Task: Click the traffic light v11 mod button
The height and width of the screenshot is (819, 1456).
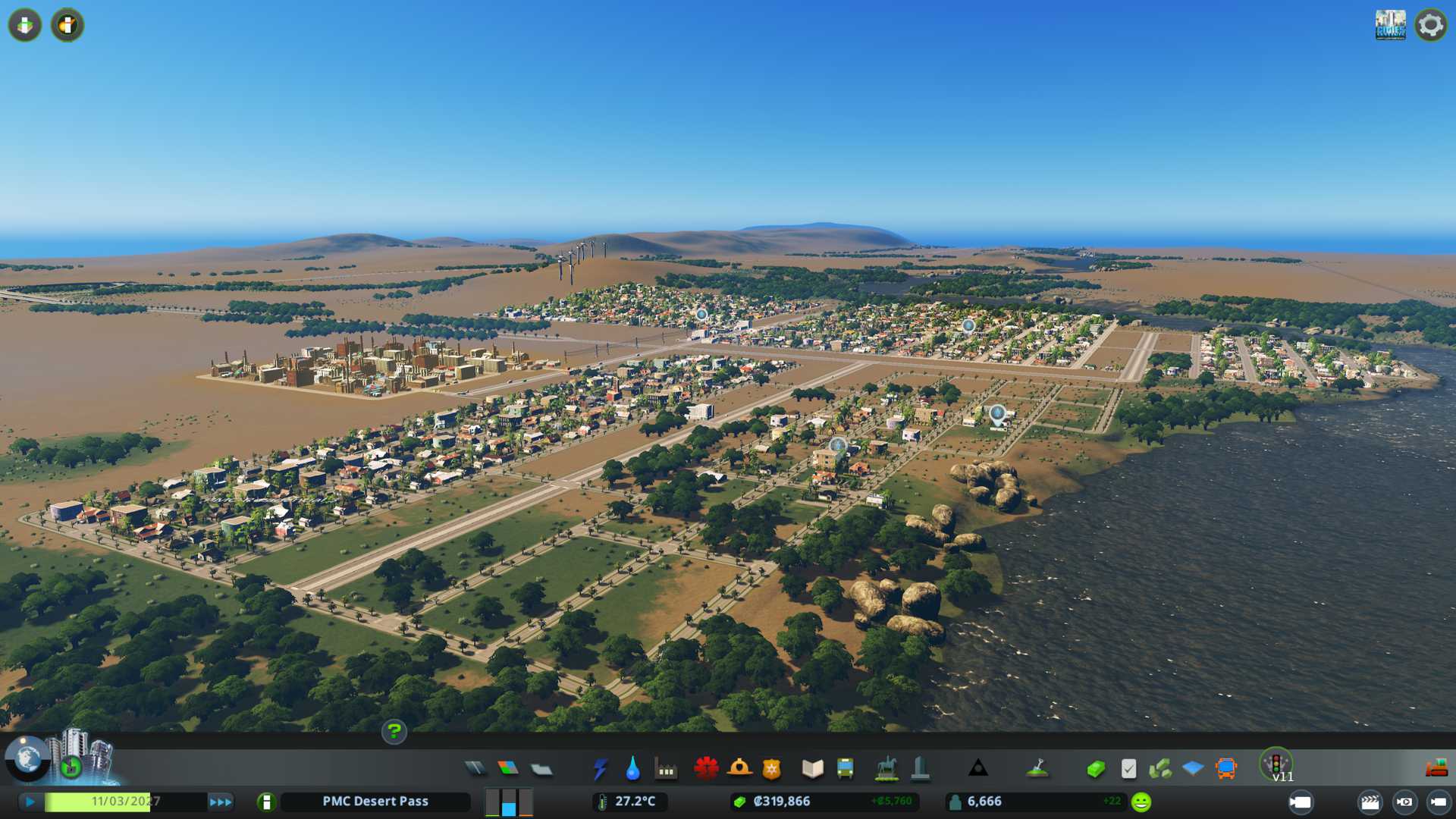Action: coord(1277,764)
